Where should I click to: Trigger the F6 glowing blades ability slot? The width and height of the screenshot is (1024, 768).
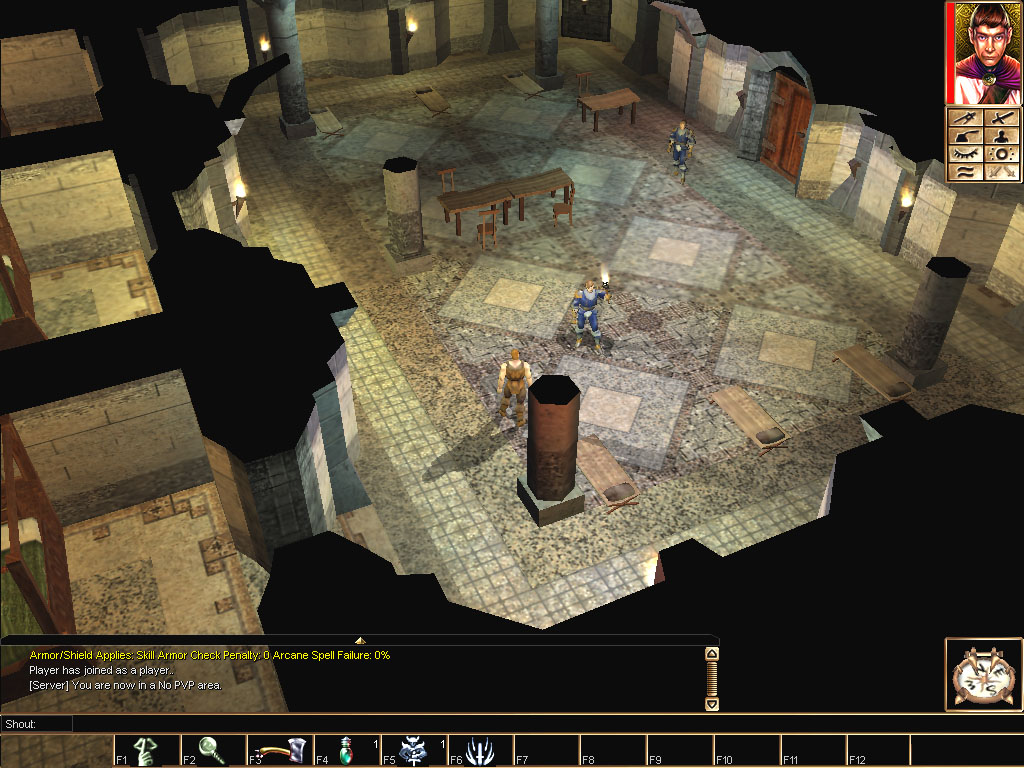tap(481, 750)
